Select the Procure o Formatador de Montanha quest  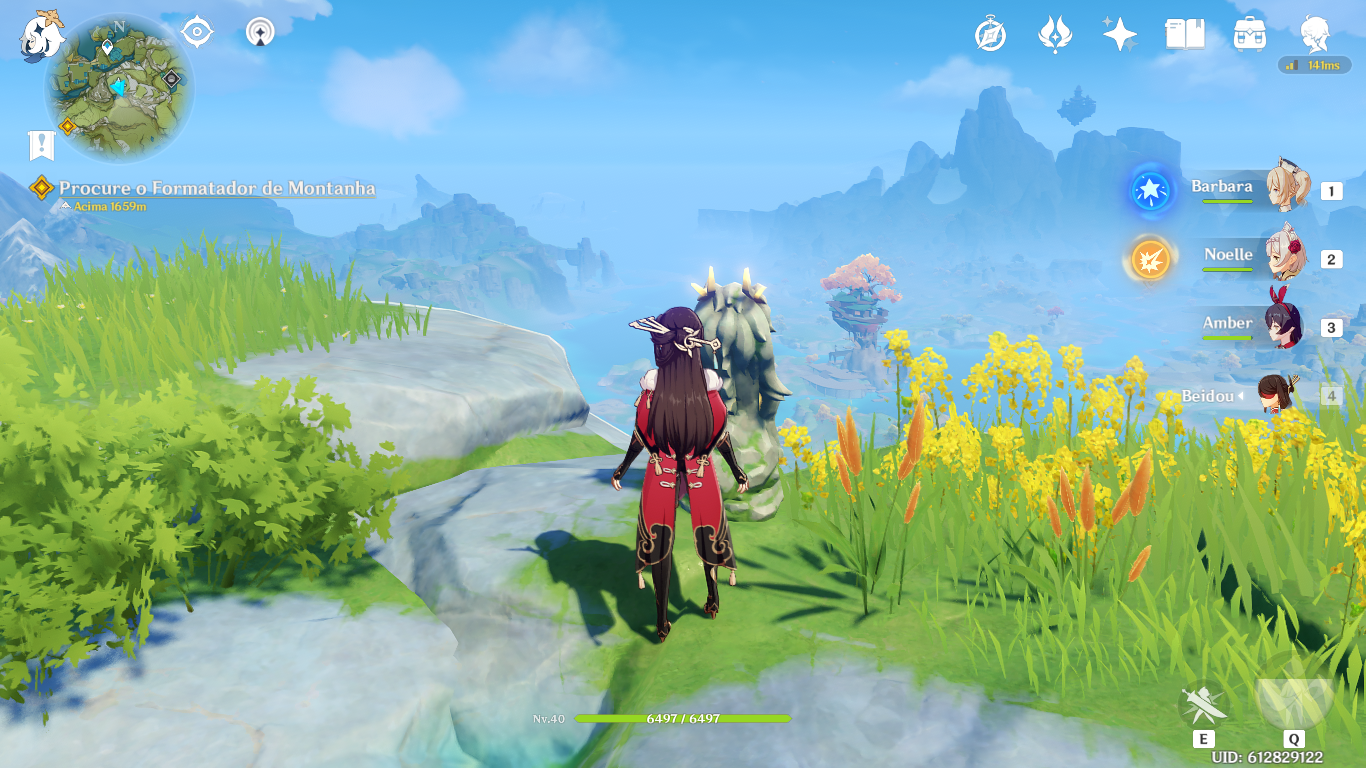click(217, 188)
